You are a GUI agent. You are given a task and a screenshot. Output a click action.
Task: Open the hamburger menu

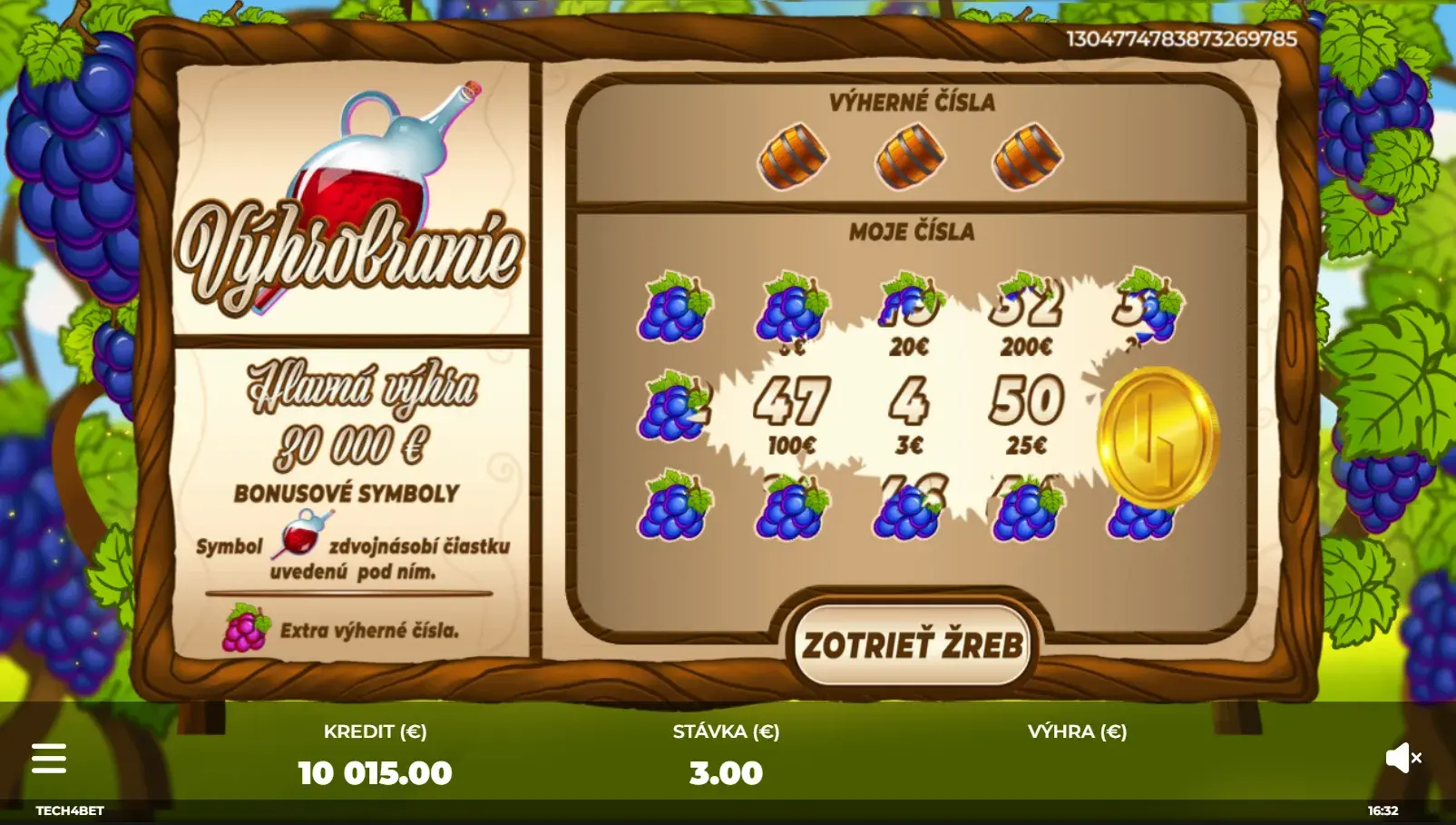tap(49, 758)
